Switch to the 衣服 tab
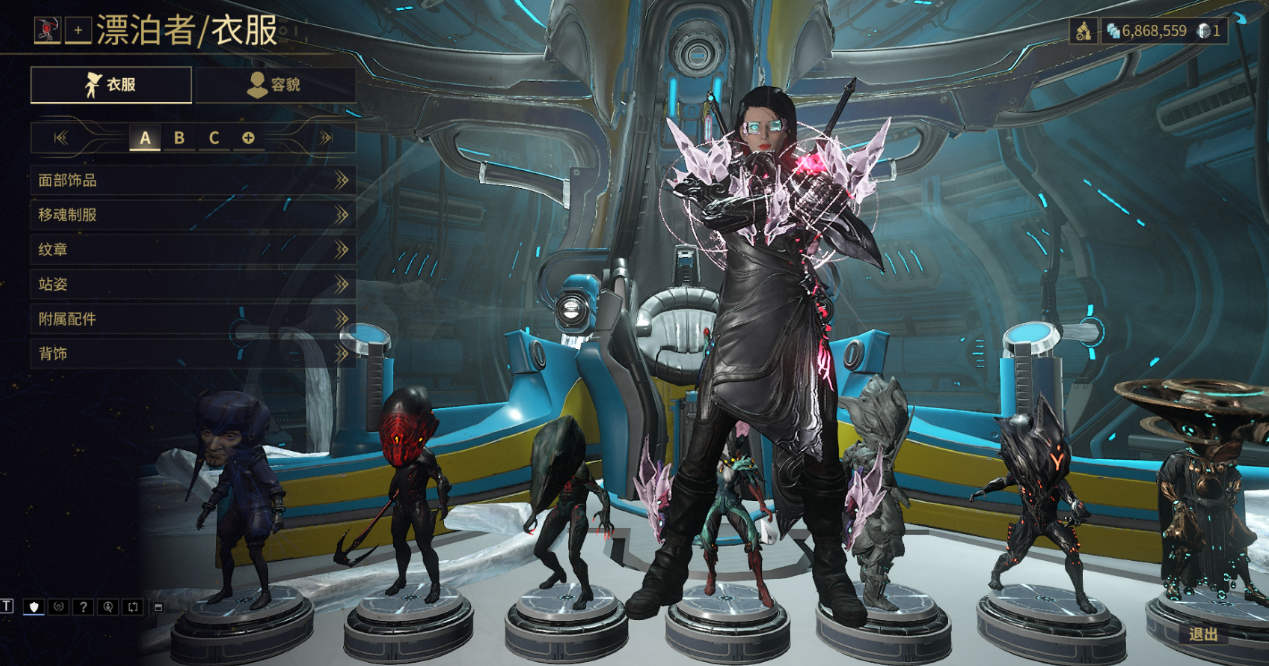 [x=111, y=85]
